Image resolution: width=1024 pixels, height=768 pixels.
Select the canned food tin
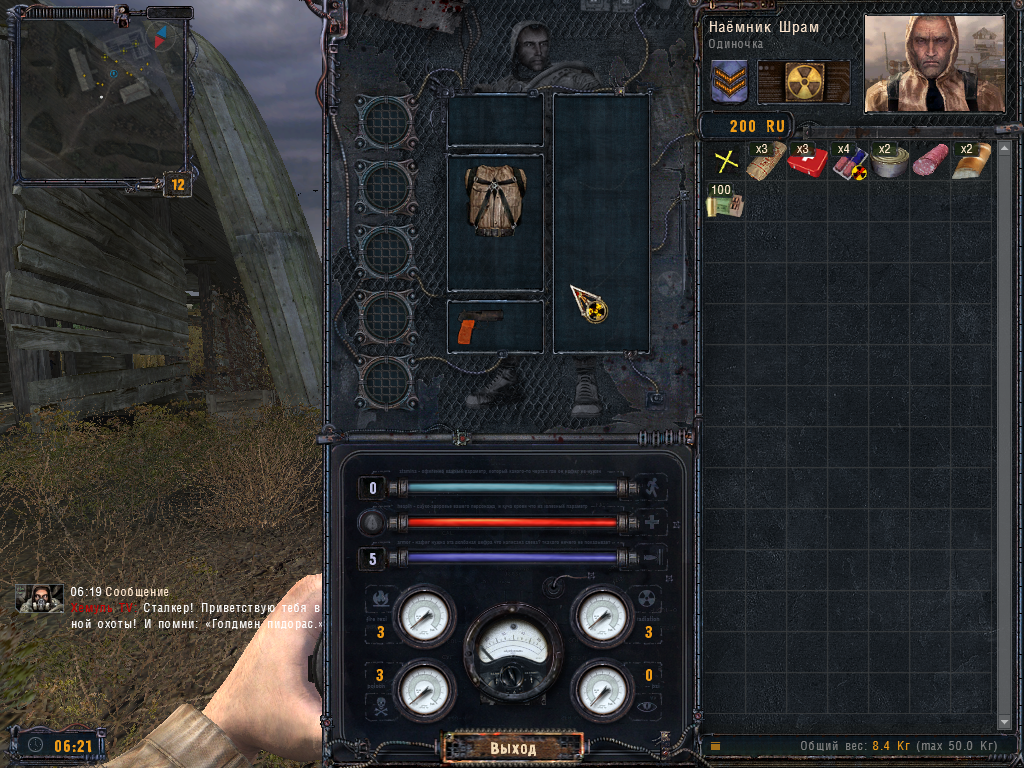point(889,162)
